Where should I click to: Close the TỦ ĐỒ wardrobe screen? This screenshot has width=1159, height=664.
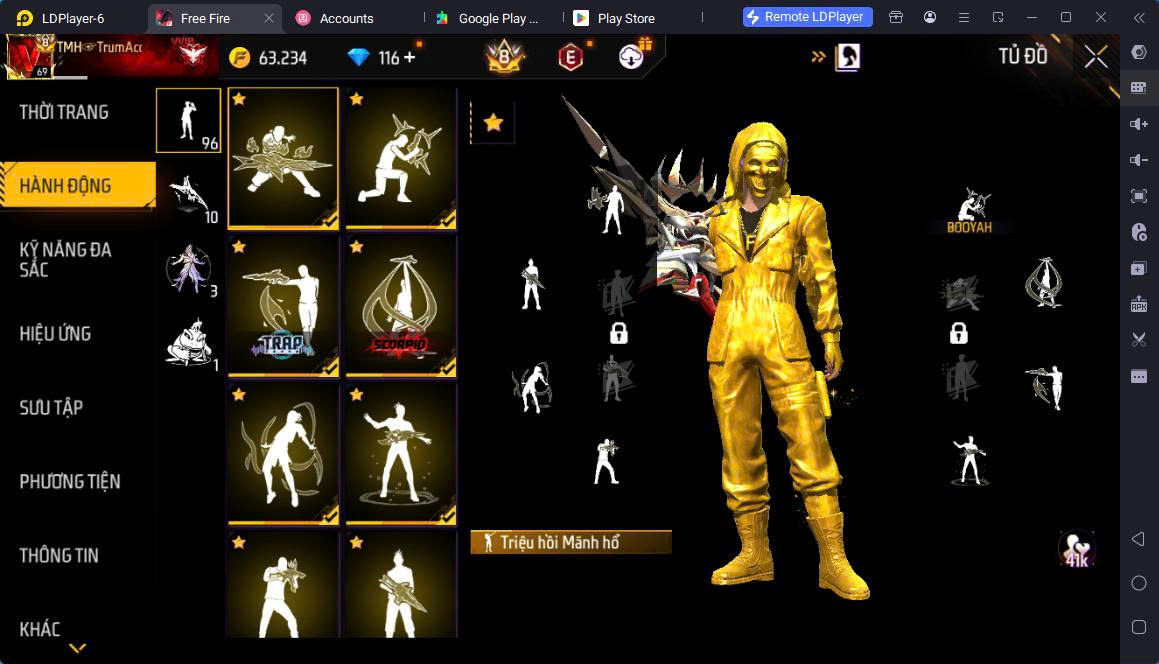pos(1096,57)
